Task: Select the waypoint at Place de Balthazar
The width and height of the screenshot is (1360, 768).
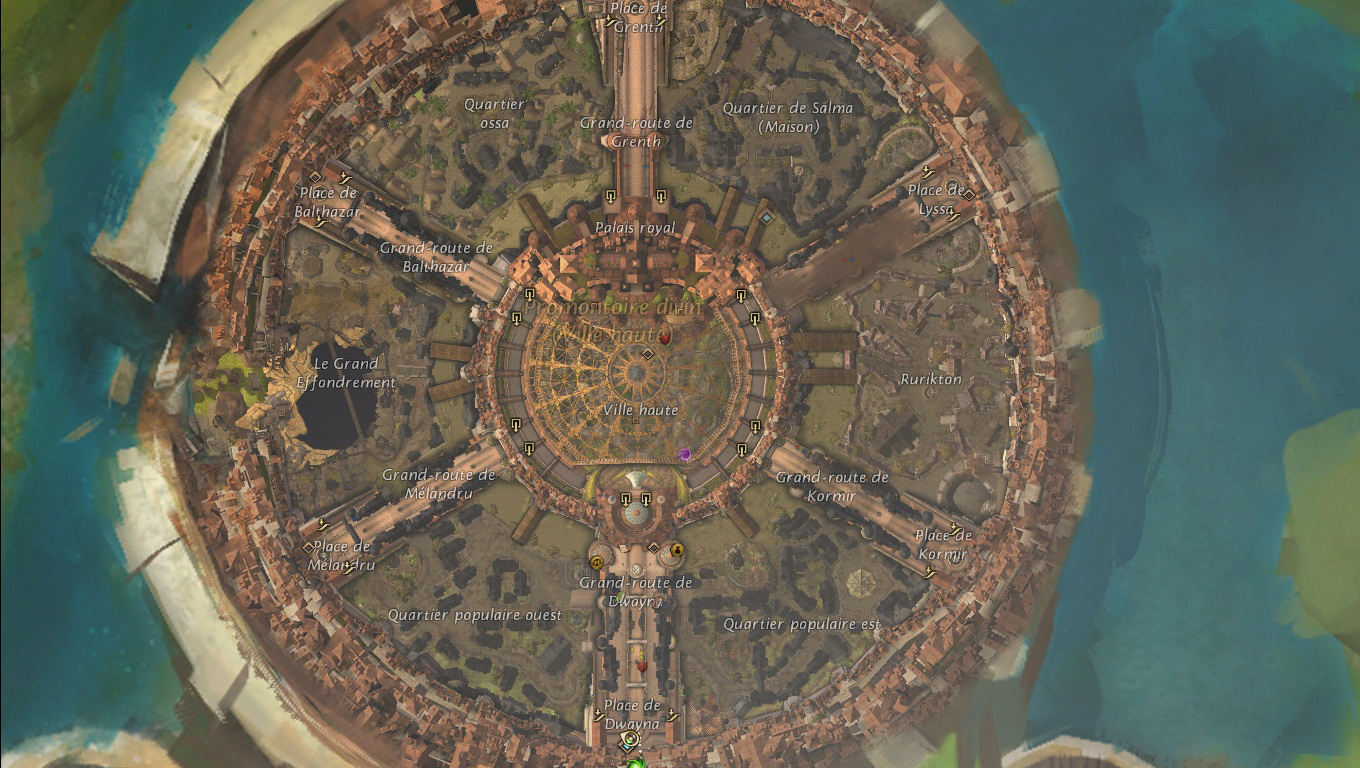Action: point(315,177)
